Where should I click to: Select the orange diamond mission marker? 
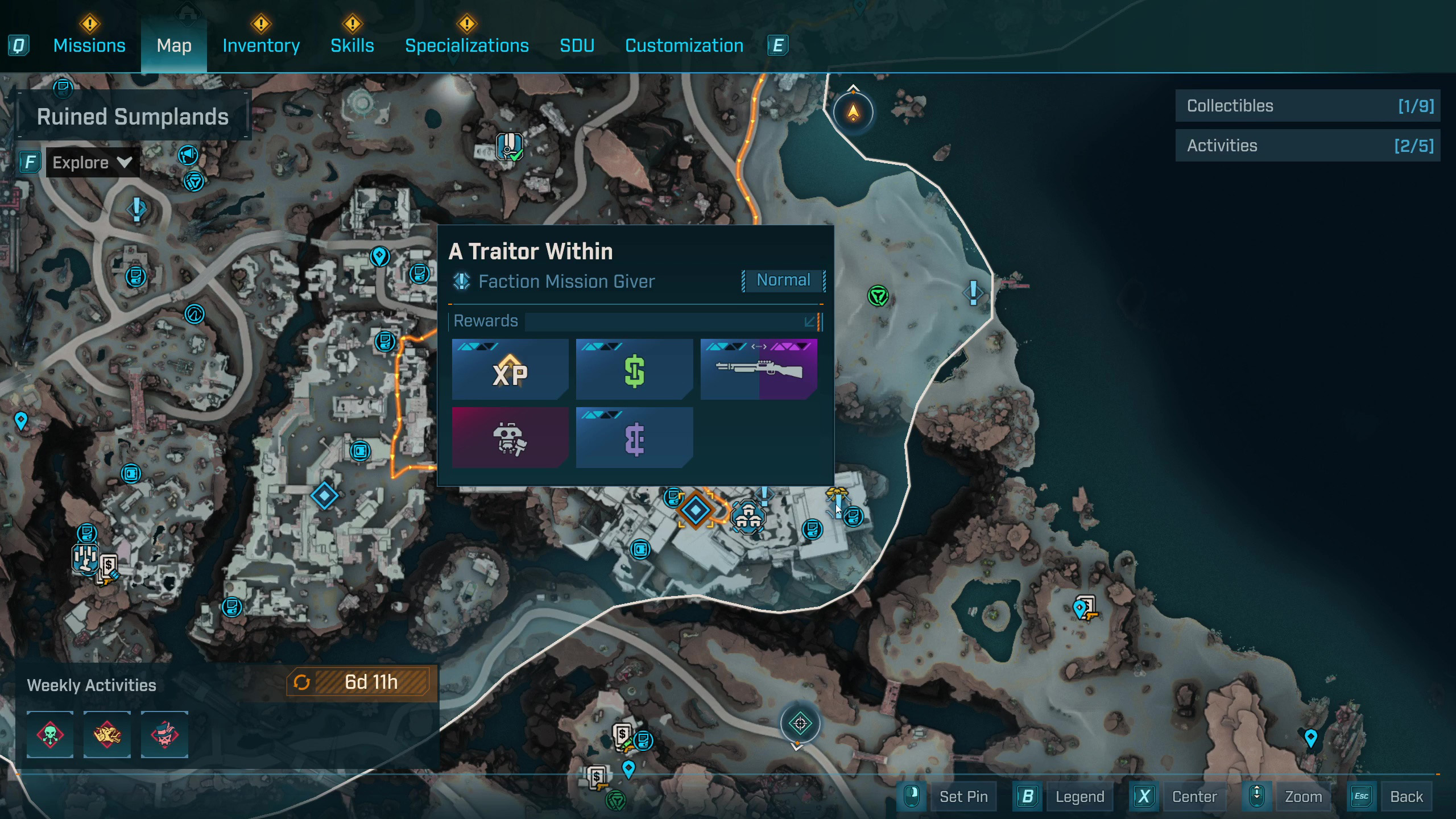tap(695, 510)
